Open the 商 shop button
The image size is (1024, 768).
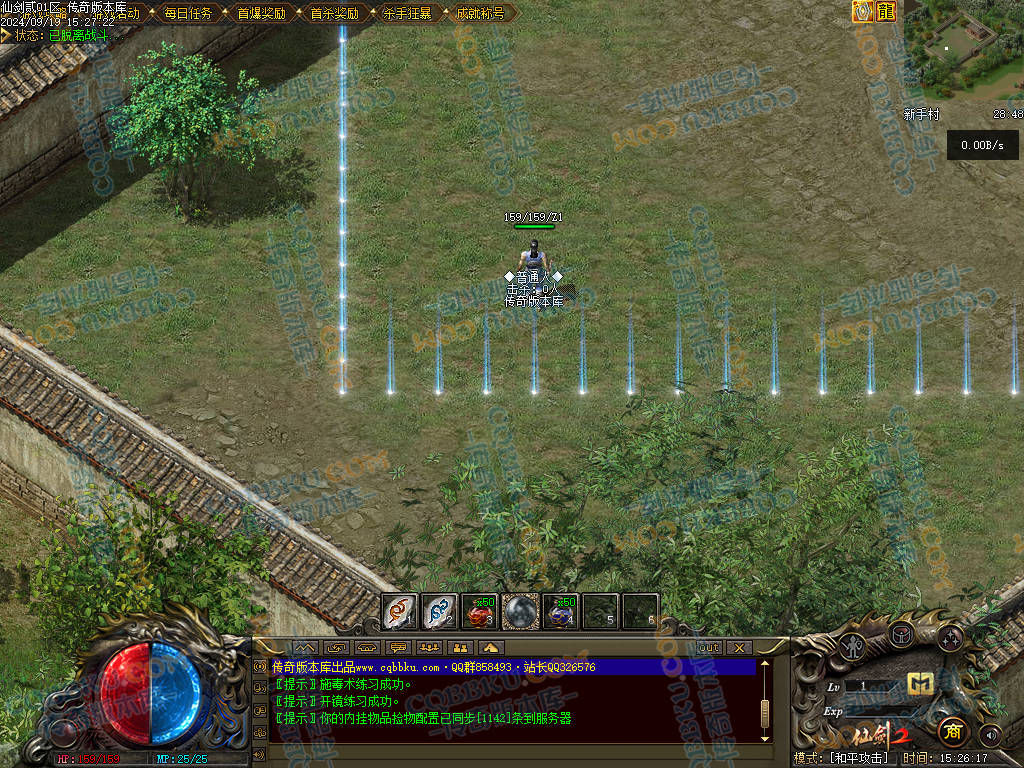click(x=954, y=731)
